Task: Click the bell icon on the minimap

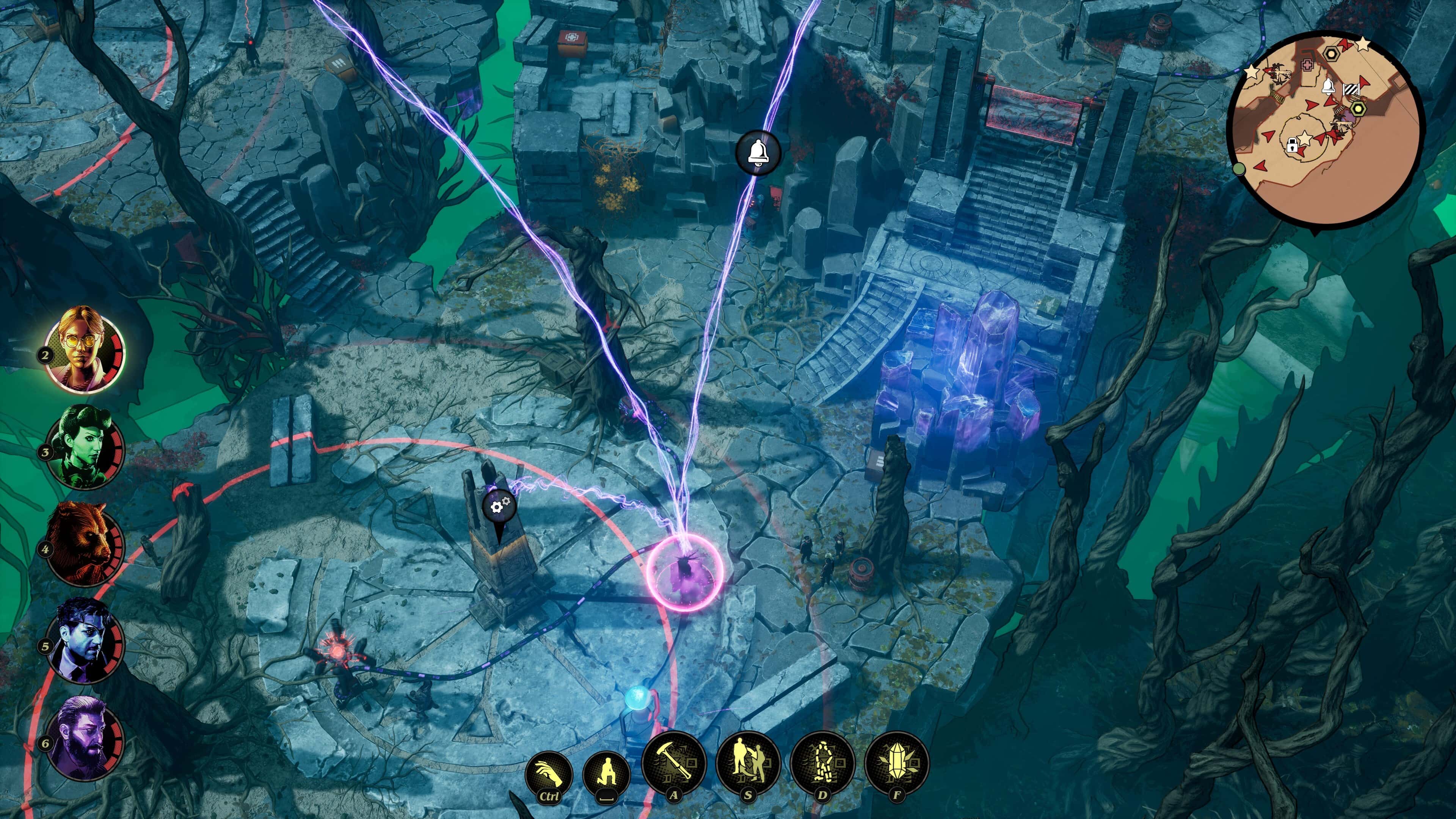Action: pyautogui.click(x=1328, y=87)
